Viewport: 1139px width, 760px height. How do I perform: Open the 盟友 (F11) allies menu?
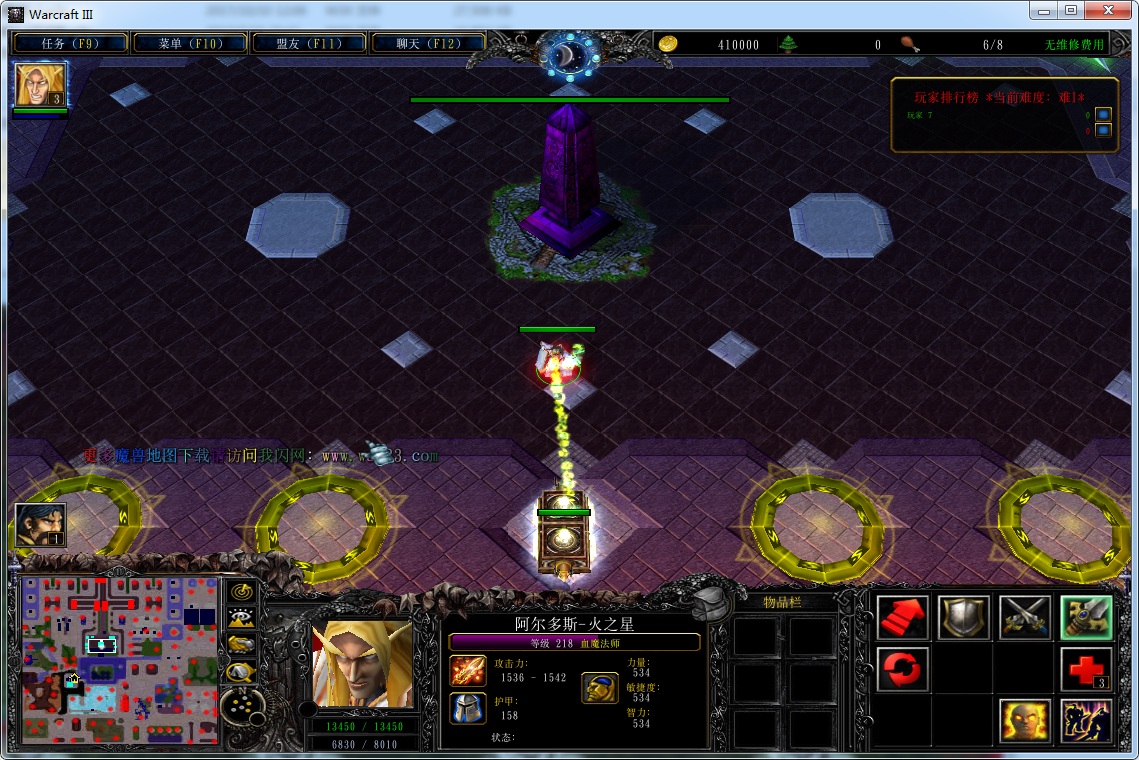(x=309, y=44)
